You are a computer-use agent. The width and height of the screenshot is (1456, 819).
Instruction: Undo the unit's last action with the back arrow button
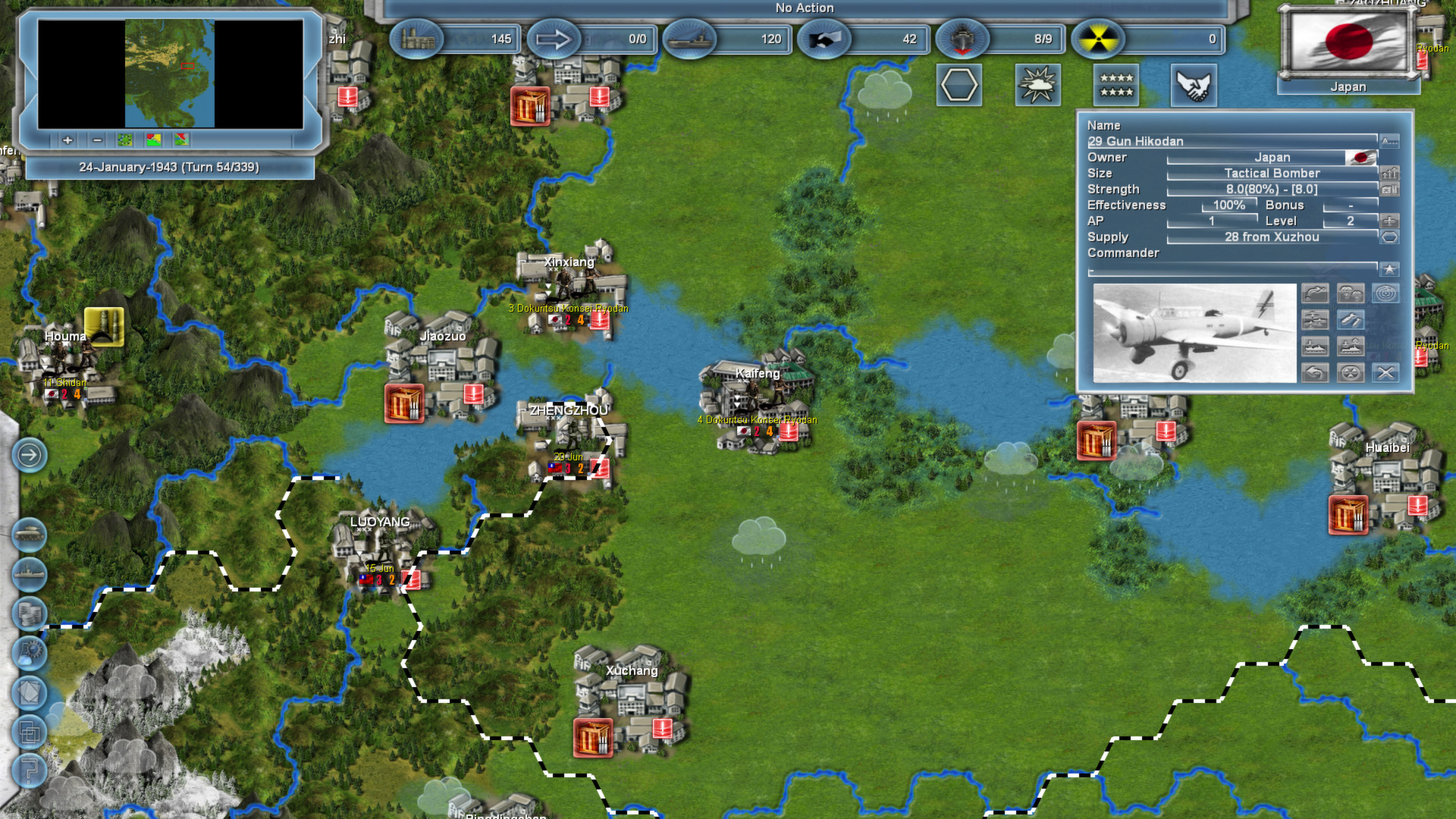pos(1316,374)
